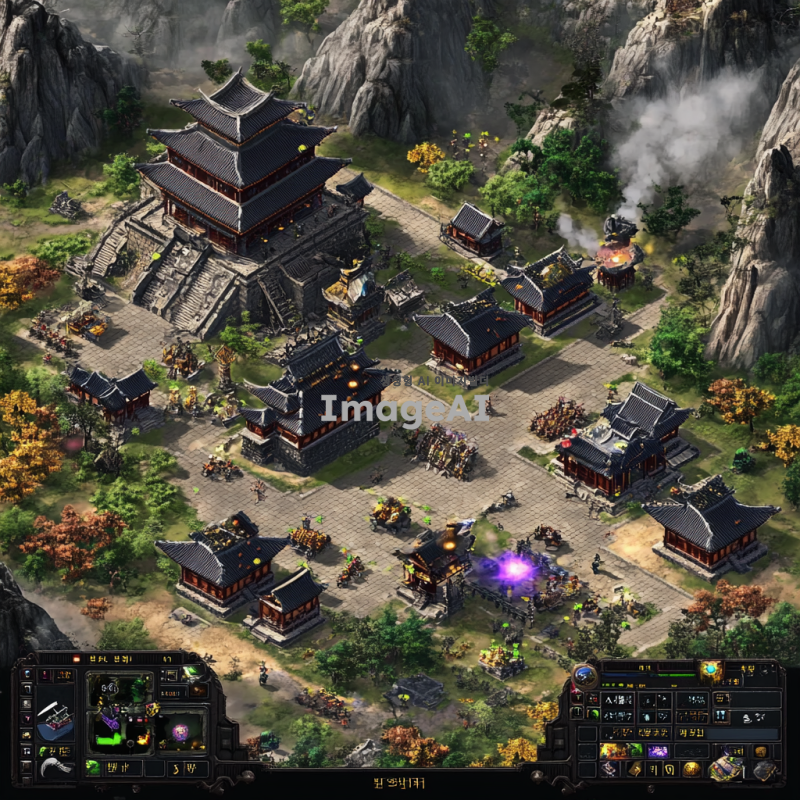Click the red indicator button atop left panel

click(x=75, y=660)
